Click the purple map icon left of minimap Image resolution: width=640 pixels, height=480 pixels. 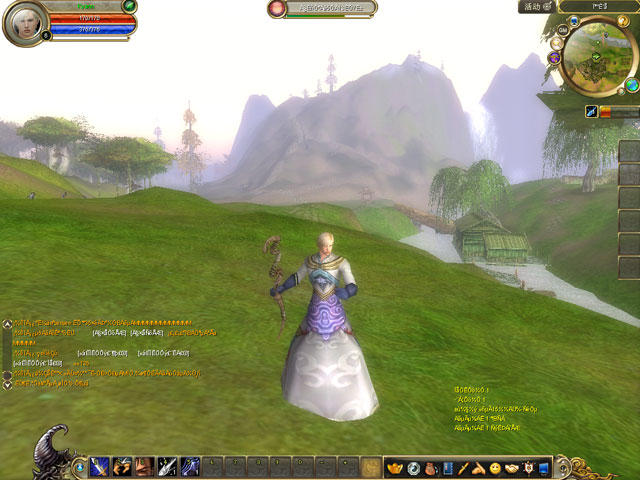tap(554, 58)
